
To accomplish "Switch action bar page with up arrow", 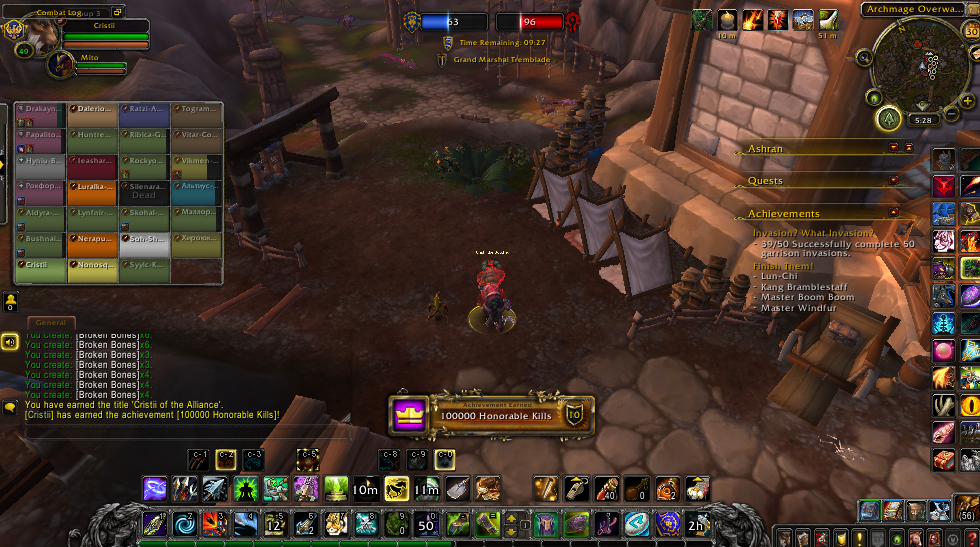I will pyautogui.click(x=511, y=516).
